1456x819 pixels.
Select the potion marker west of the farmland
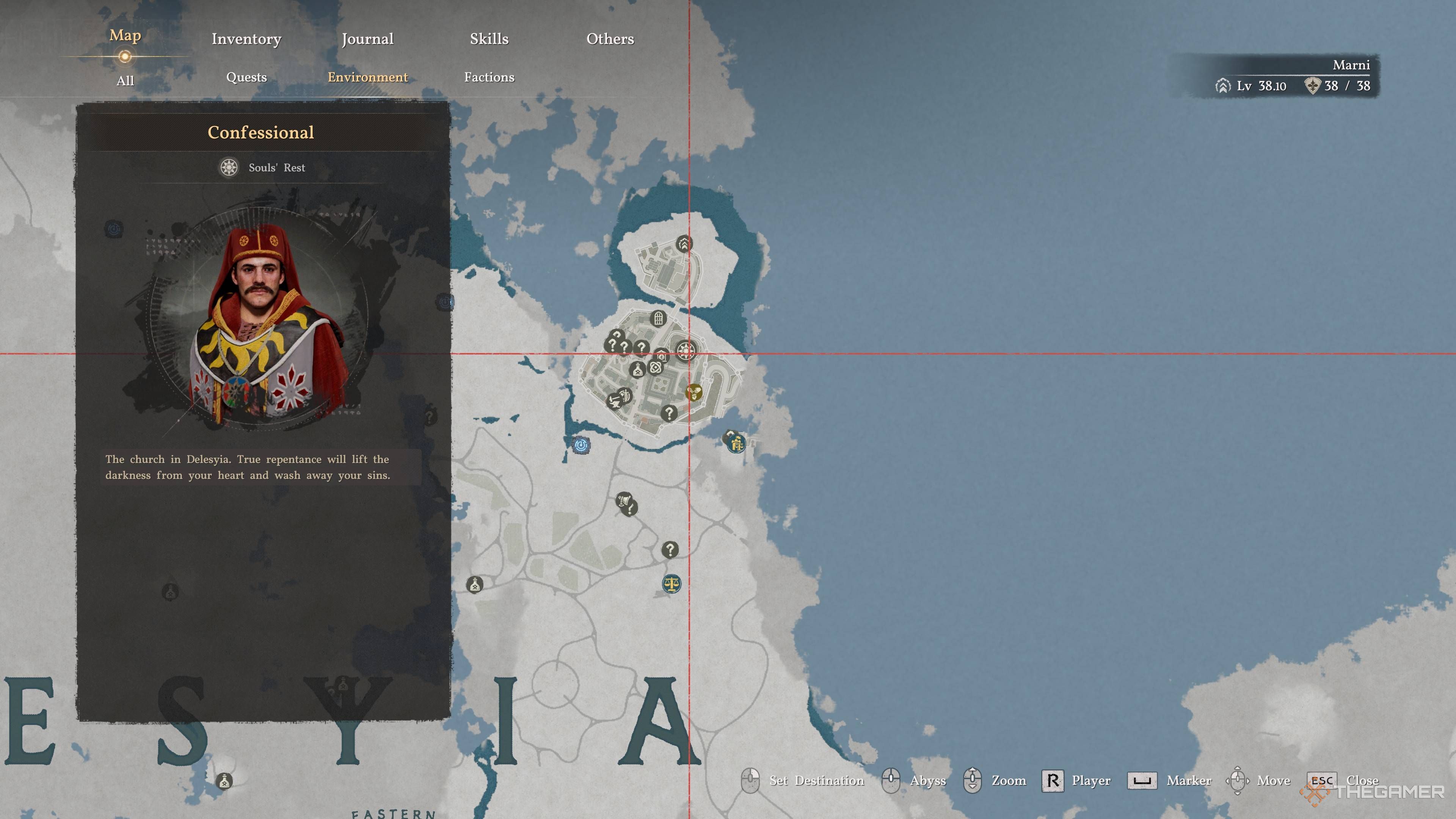click(x=475, y=584)
